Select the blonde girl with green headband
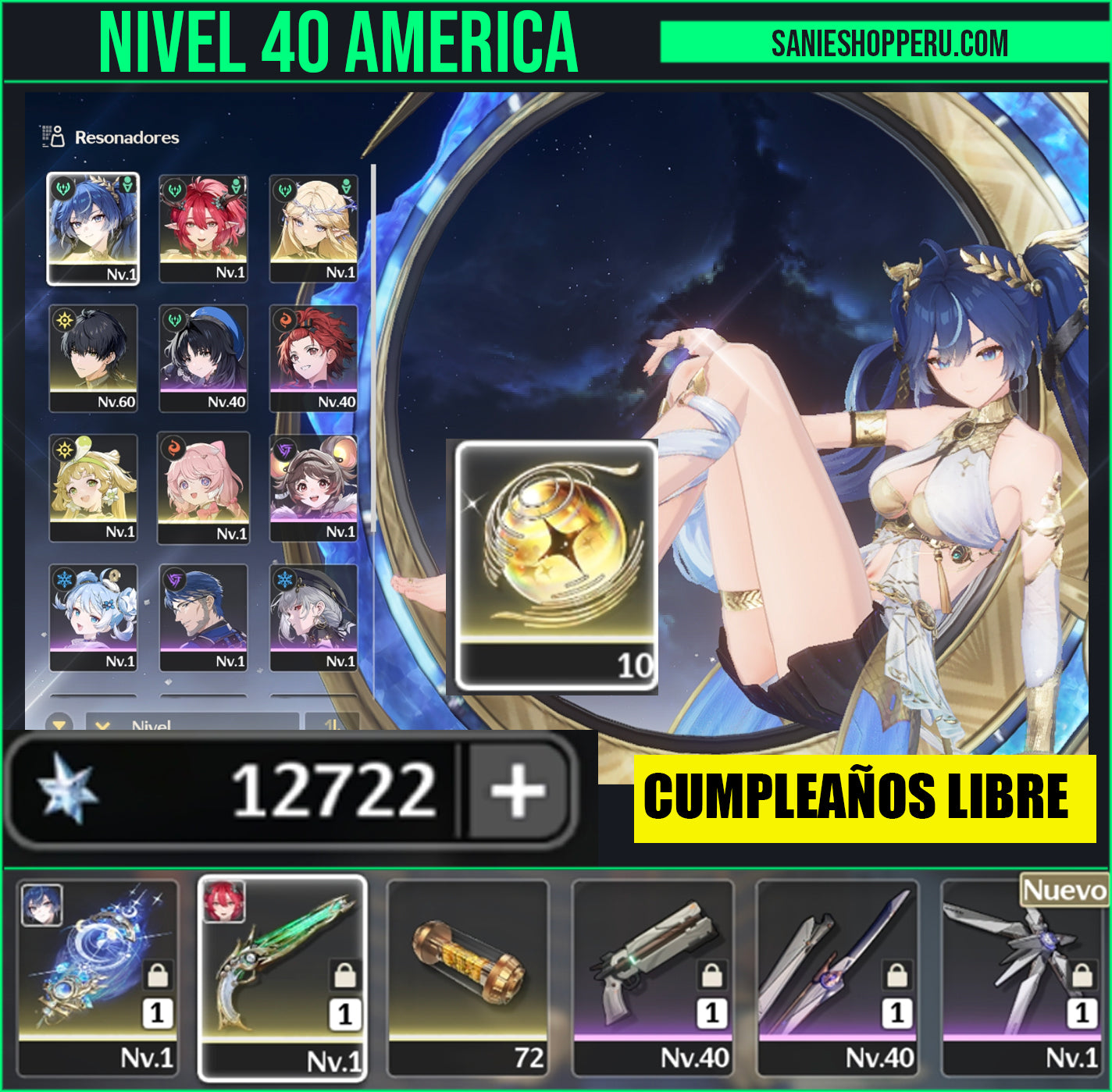This screenshot has height=1092, width=1112. 93,488
